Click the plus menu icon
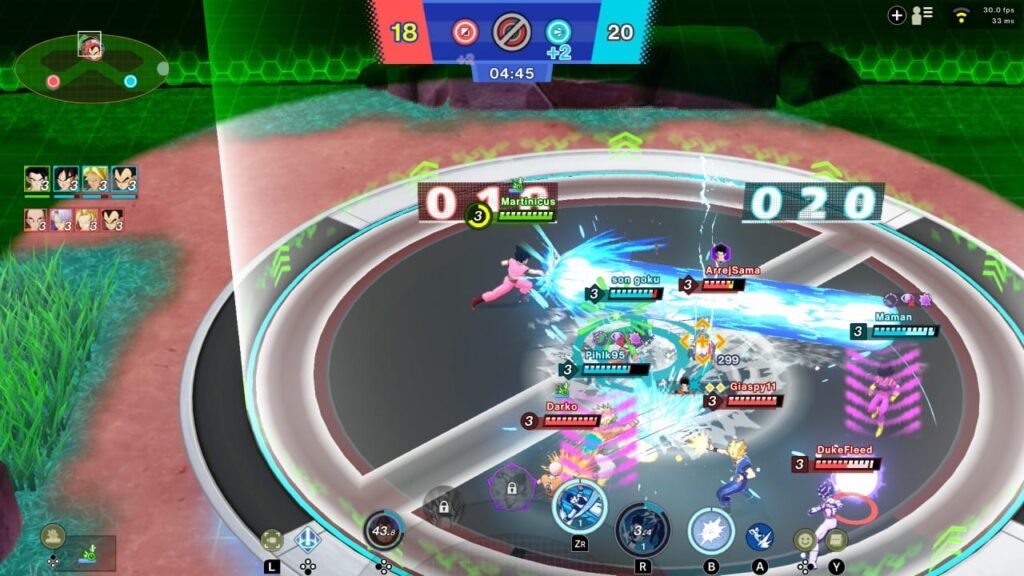Viewport: 1024px width, 576px height. [897, 15]
